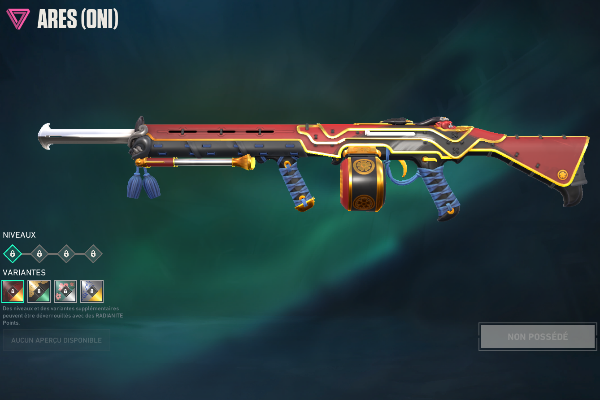Screen dimensions: 600x400
Task: Choose the red and black default variant
Action: point(13,291)
